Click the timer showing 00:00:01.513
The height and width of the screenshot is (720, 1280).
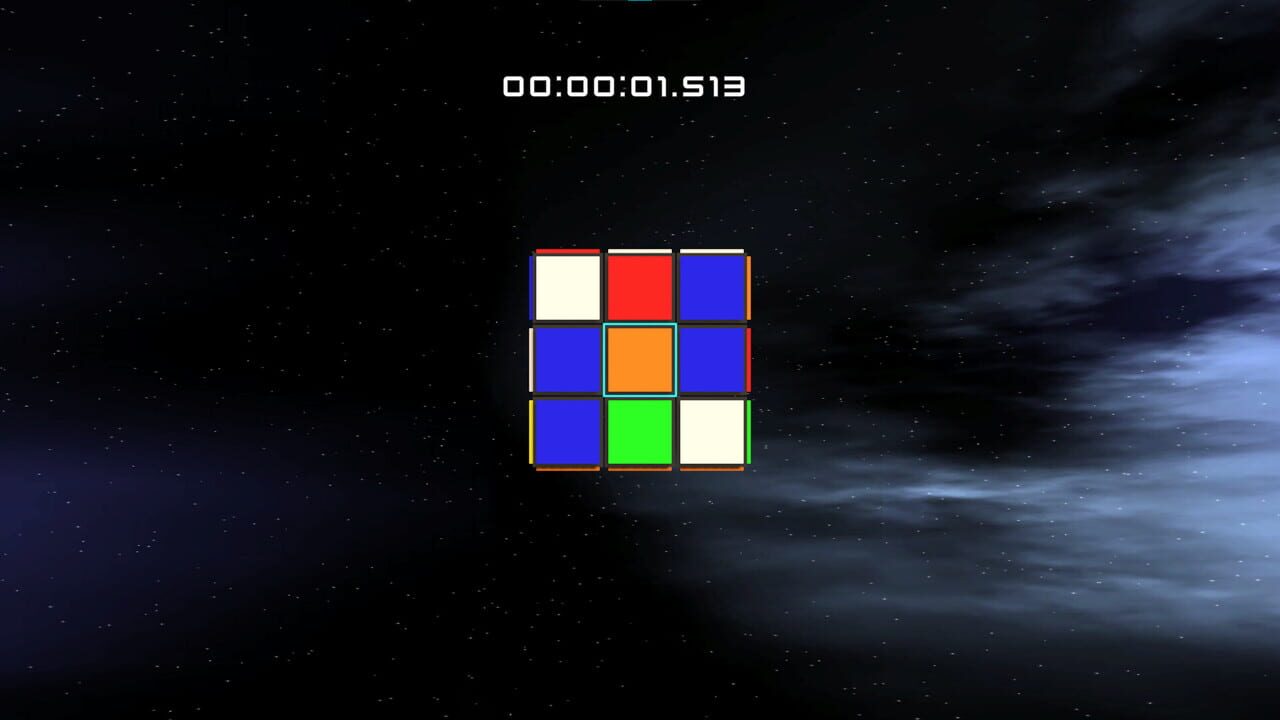coord(624,86)
